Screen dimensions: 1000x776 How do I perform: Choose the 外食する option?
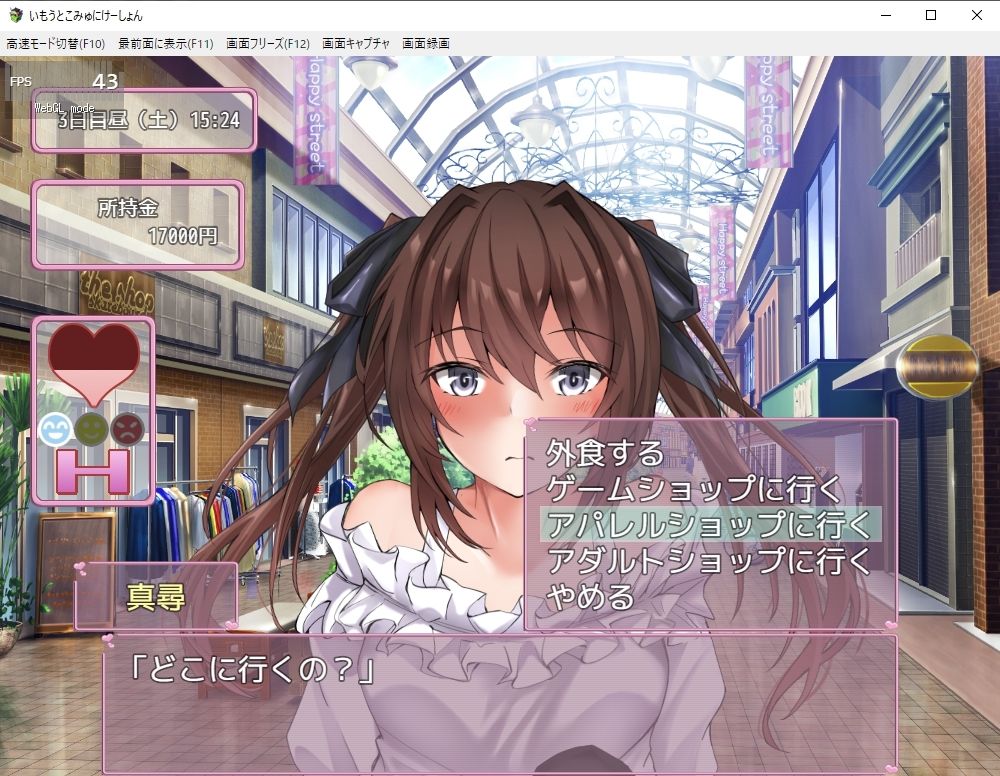(x=605, y=453)
